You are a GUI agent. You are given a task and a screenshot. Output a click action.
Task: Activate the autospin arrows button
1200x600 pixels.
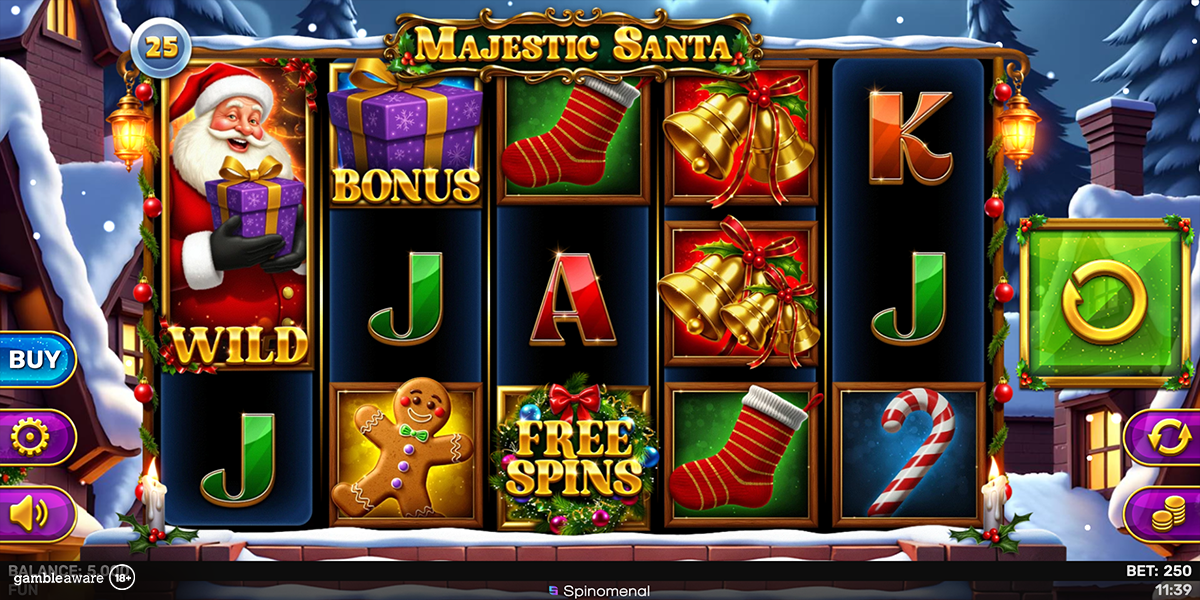pos(1164,437)
